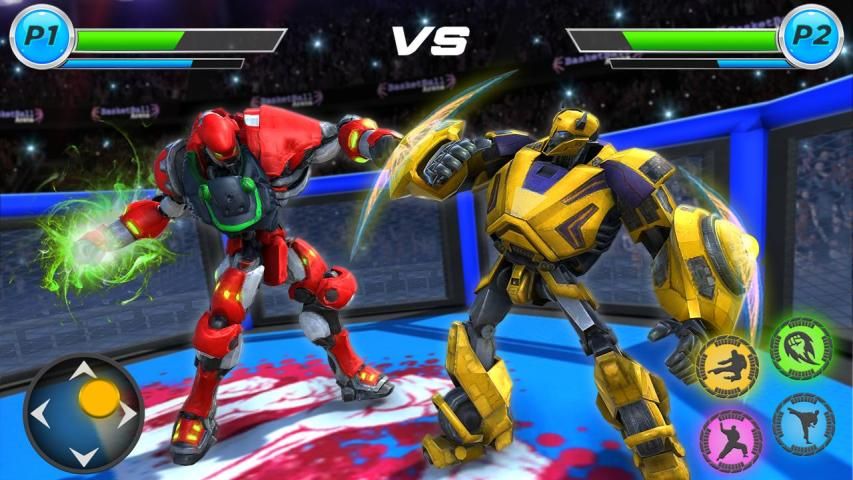The width and height of the screenshot is (853, 480).
Task: Use the pink fighting stance move button
Action: coord(731,438)
